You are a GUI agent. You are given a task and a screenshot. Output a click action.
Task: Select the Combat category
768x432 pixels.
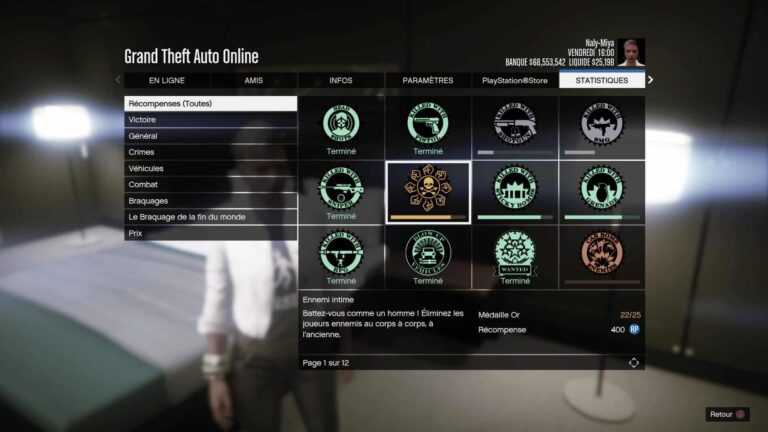(x=210, y=184)
